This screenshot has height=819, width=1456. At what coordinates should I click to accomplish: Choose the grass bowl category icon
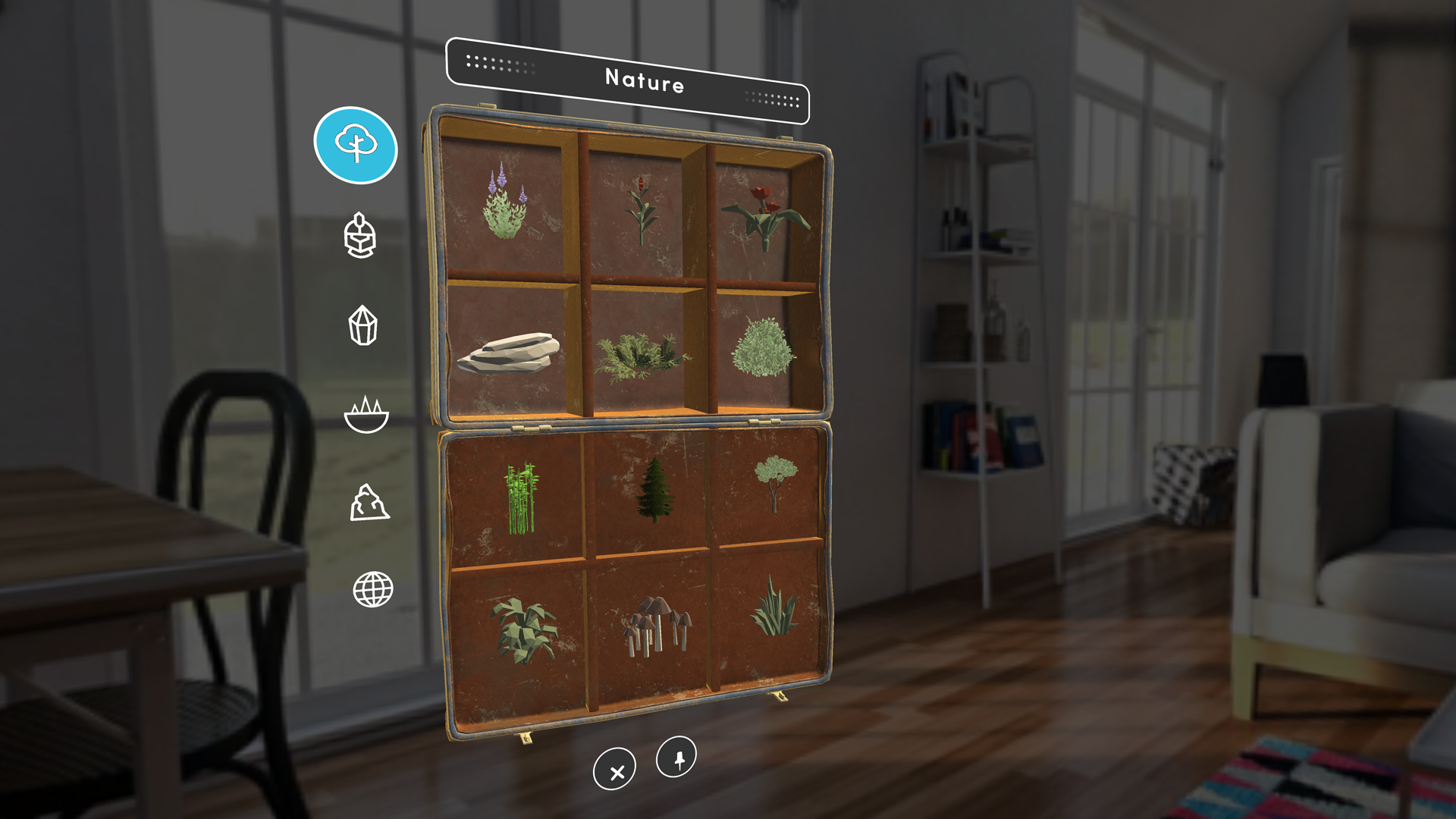(366, 414)
